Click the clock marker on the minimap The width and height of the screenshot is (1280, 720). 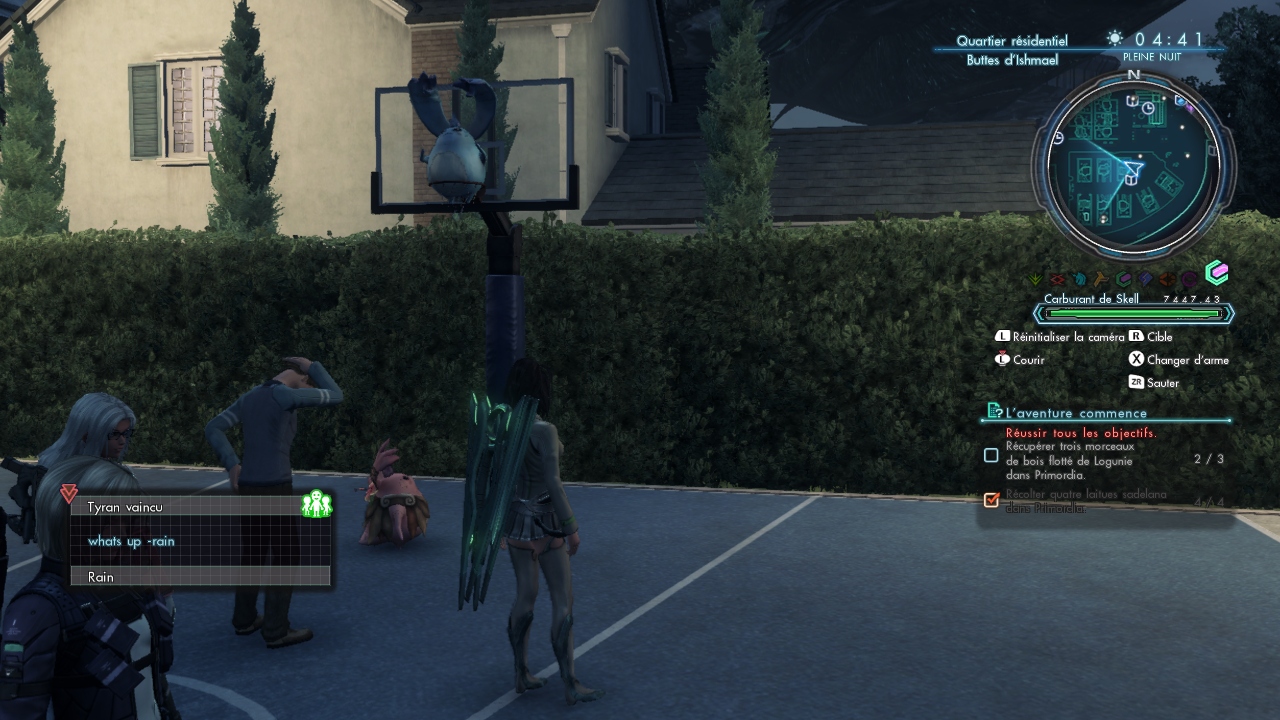tap(1147, 107)
